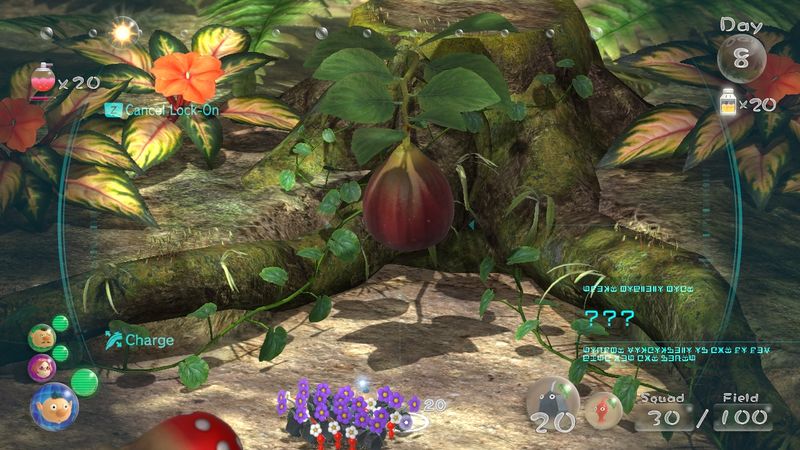The image size is (800, 450).
Task: Switch to the blue-bubble captain Alph portrait
Action: (53, 405)
